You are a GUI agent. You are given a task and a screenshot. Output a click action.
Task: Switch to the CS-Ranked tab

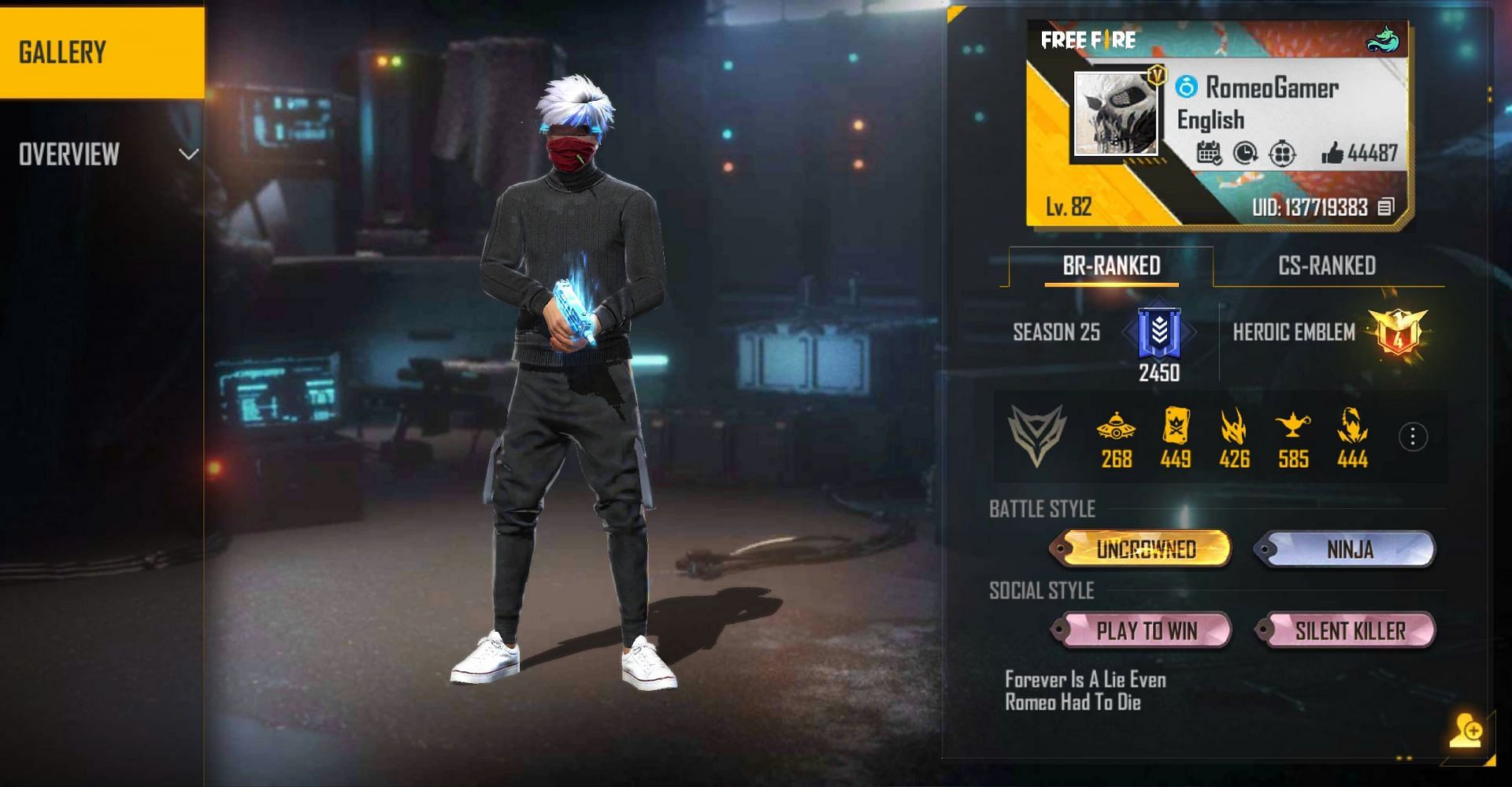pyautogui.click(x=1327, y=266)
